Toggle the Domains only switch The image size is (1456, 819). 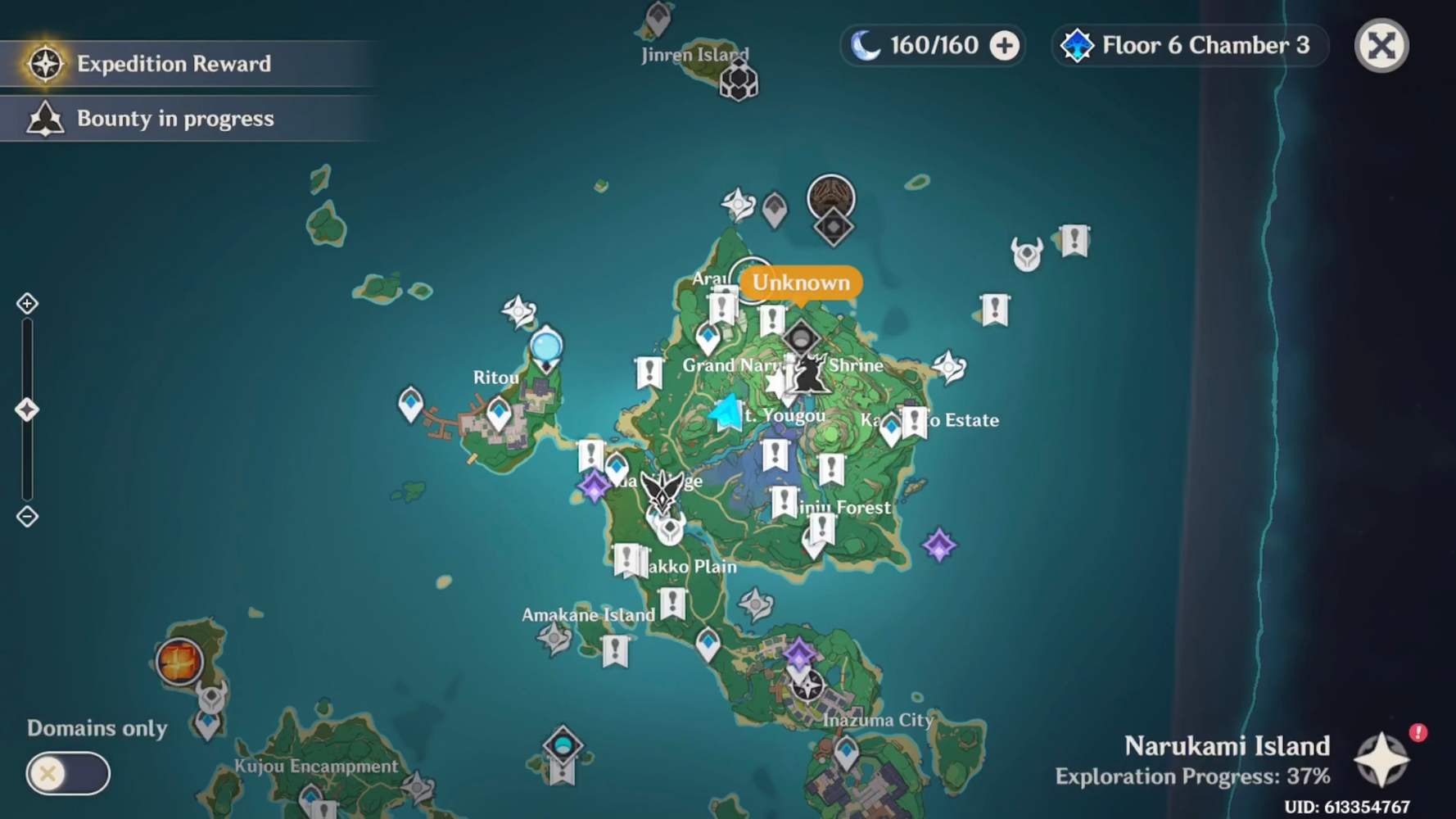coord(68,773)
